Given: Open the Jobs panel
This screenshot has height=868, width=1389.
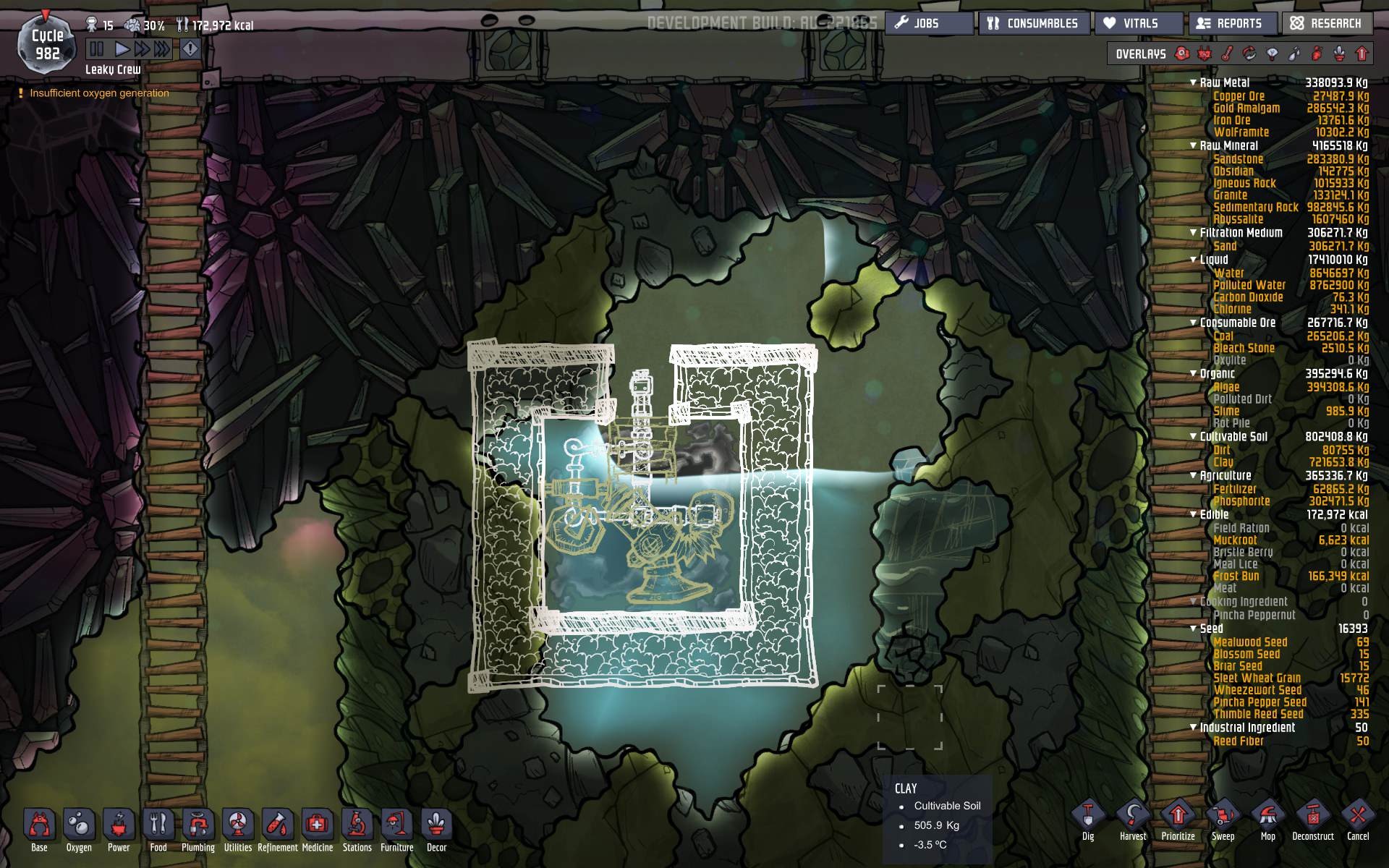Looking at the screenshot, I should tap(928, 23).
